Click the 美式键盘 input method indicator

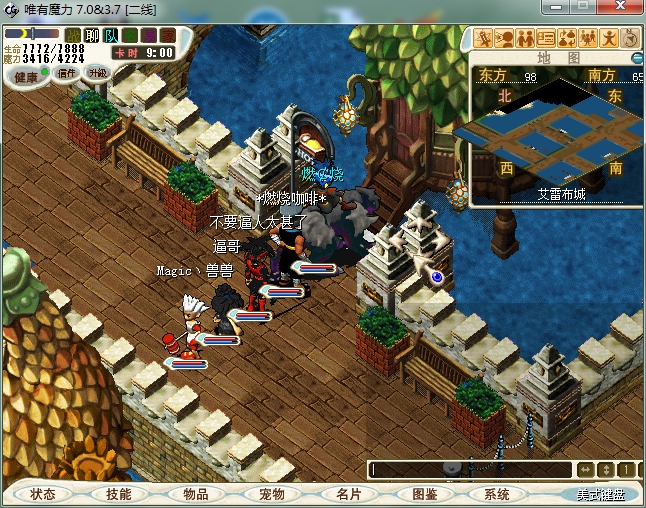[x=600, y=494]
